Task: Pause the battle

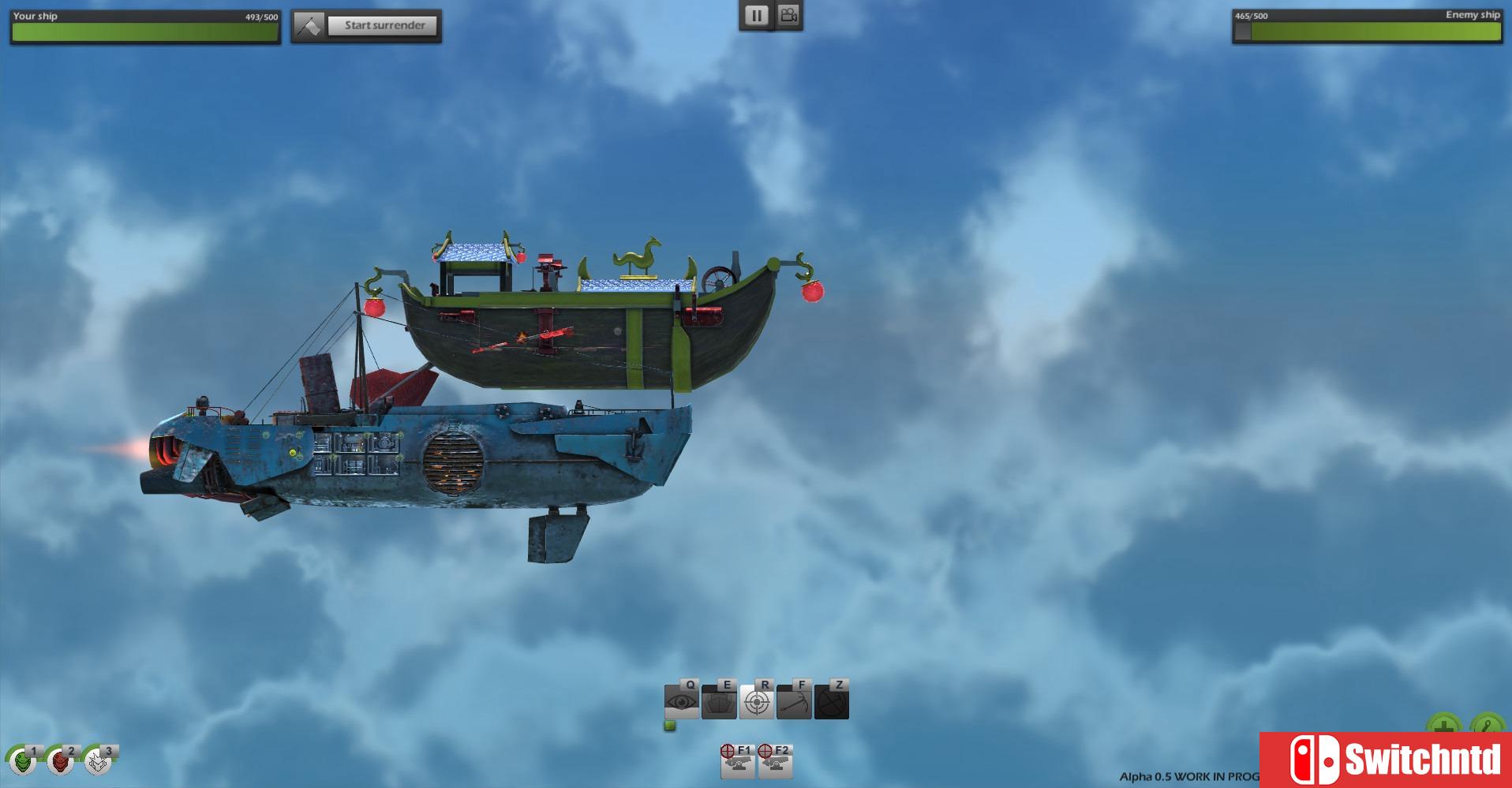Action: pos(756,16)
